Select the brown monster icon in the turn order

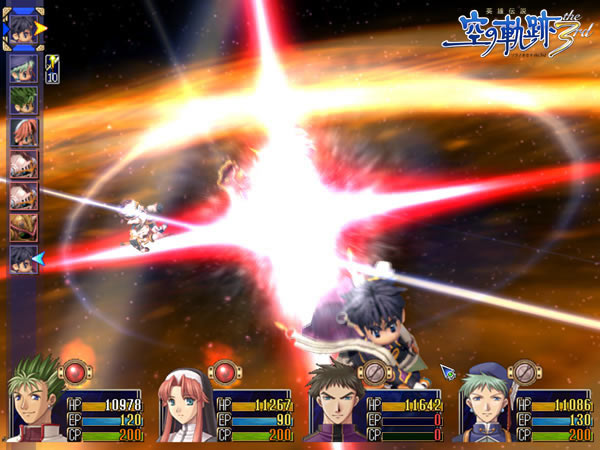tap(23, 227)
